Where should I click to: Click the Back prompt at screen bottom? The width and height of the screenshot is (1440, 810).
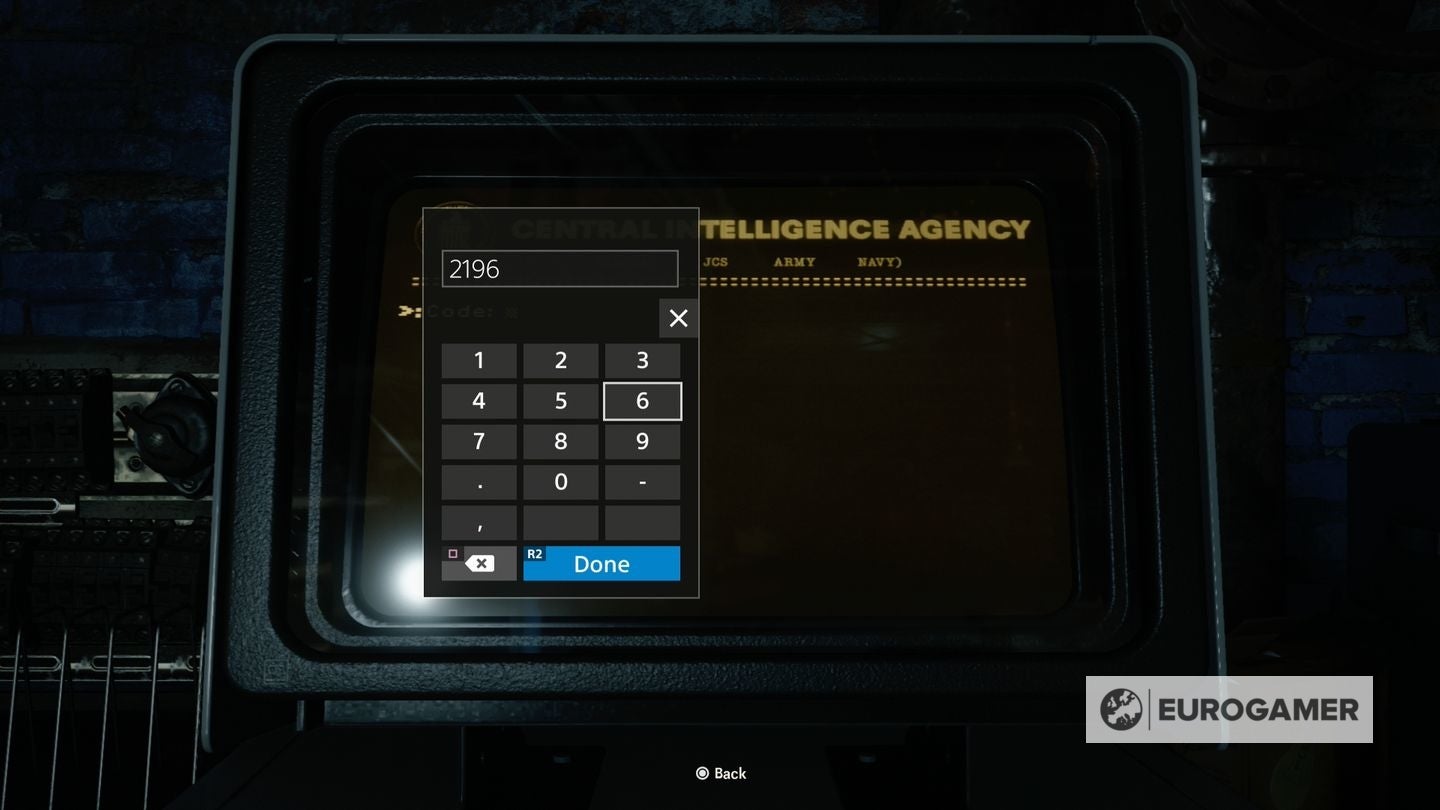pyautogui.click(x=721, y=772)
